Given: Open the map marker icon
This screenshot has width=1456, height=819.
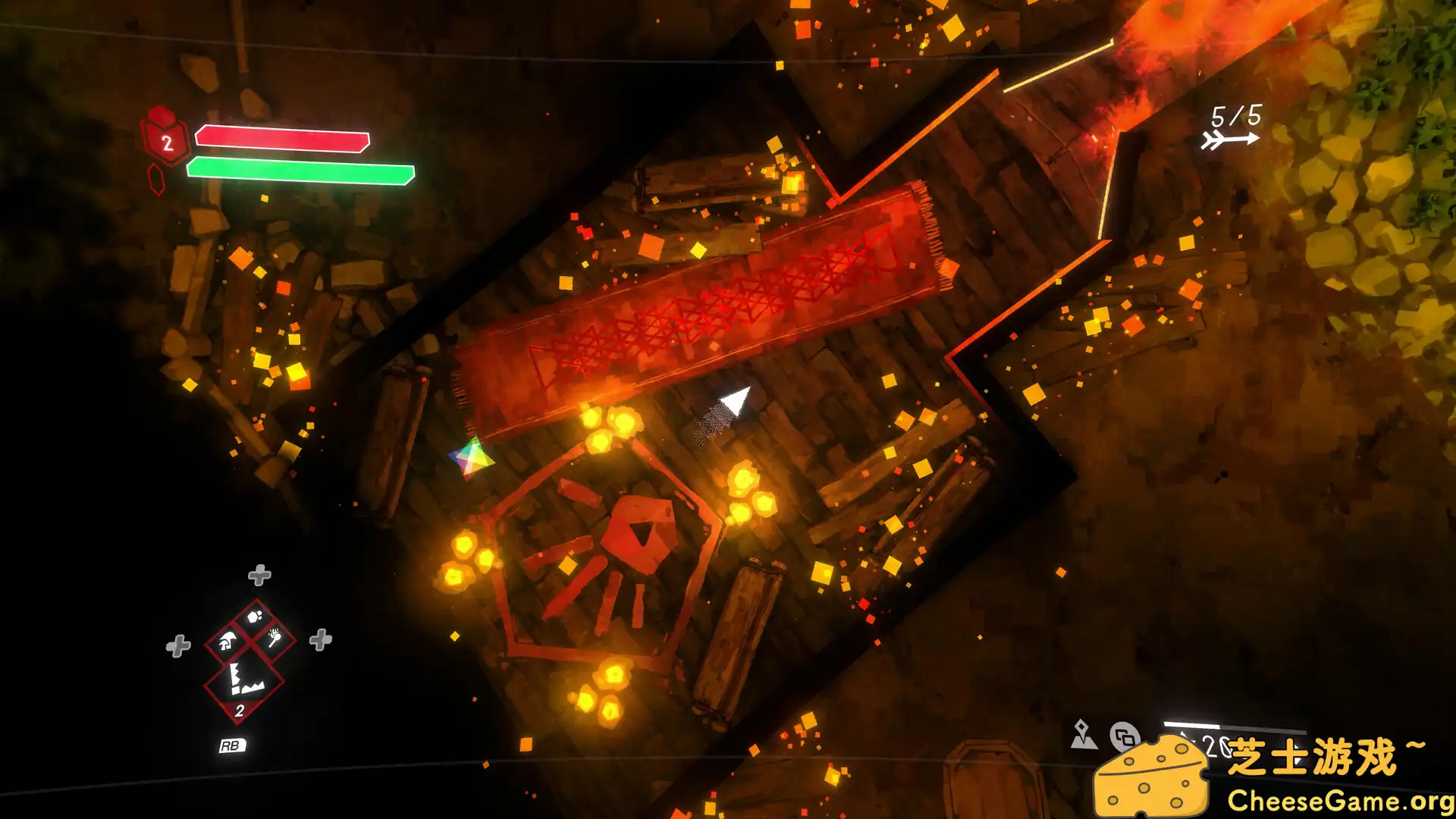Looking at the screenshot, I should point(1083,734).
